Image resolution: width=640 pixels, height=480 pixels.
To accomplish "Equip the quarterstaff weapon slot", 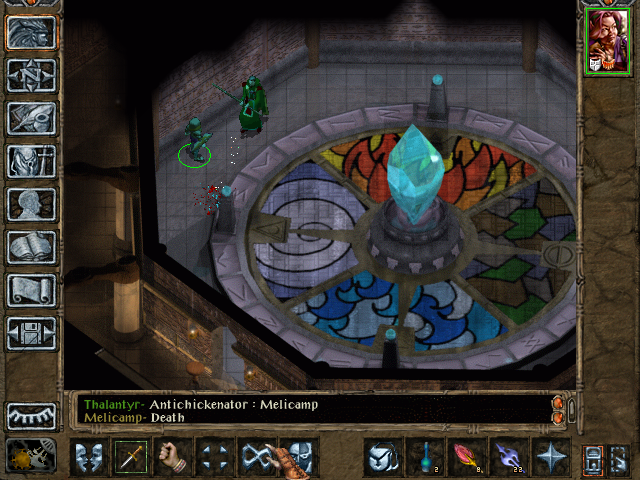I will pos(130,457).
